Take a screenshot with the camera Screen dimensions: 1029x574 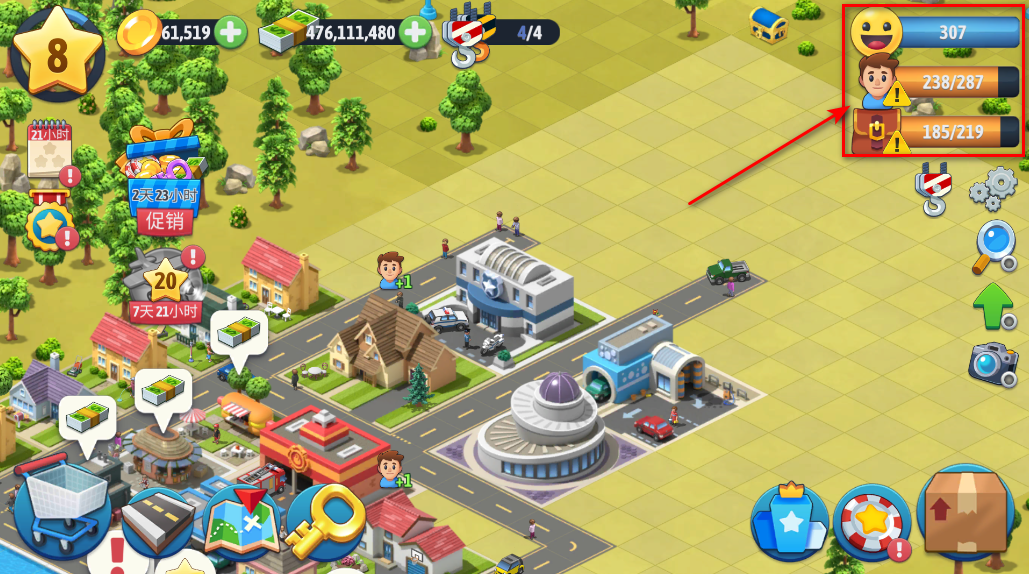992,364
